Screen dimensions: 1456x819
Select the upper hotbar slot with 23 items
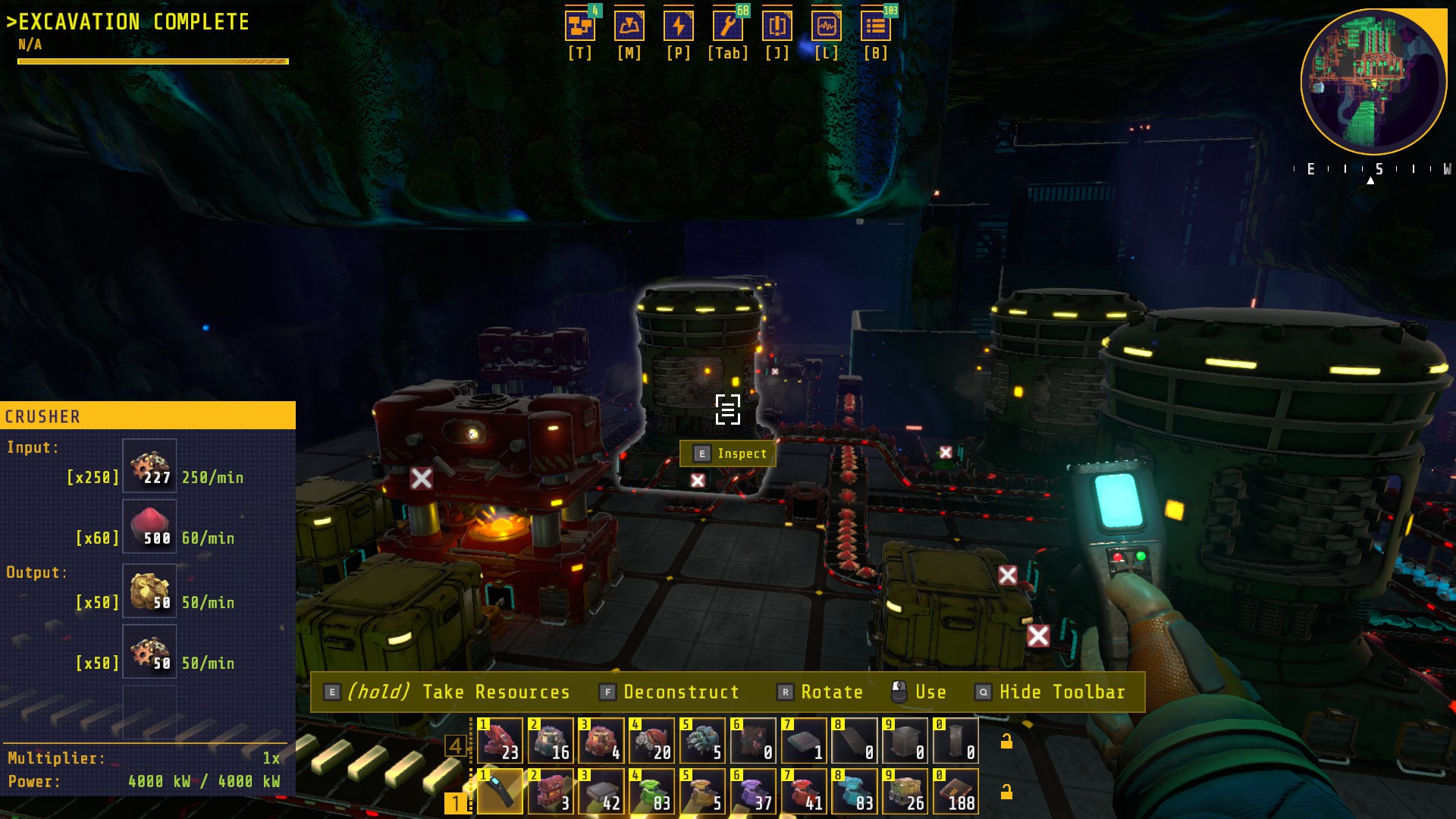tap(500, 740)
